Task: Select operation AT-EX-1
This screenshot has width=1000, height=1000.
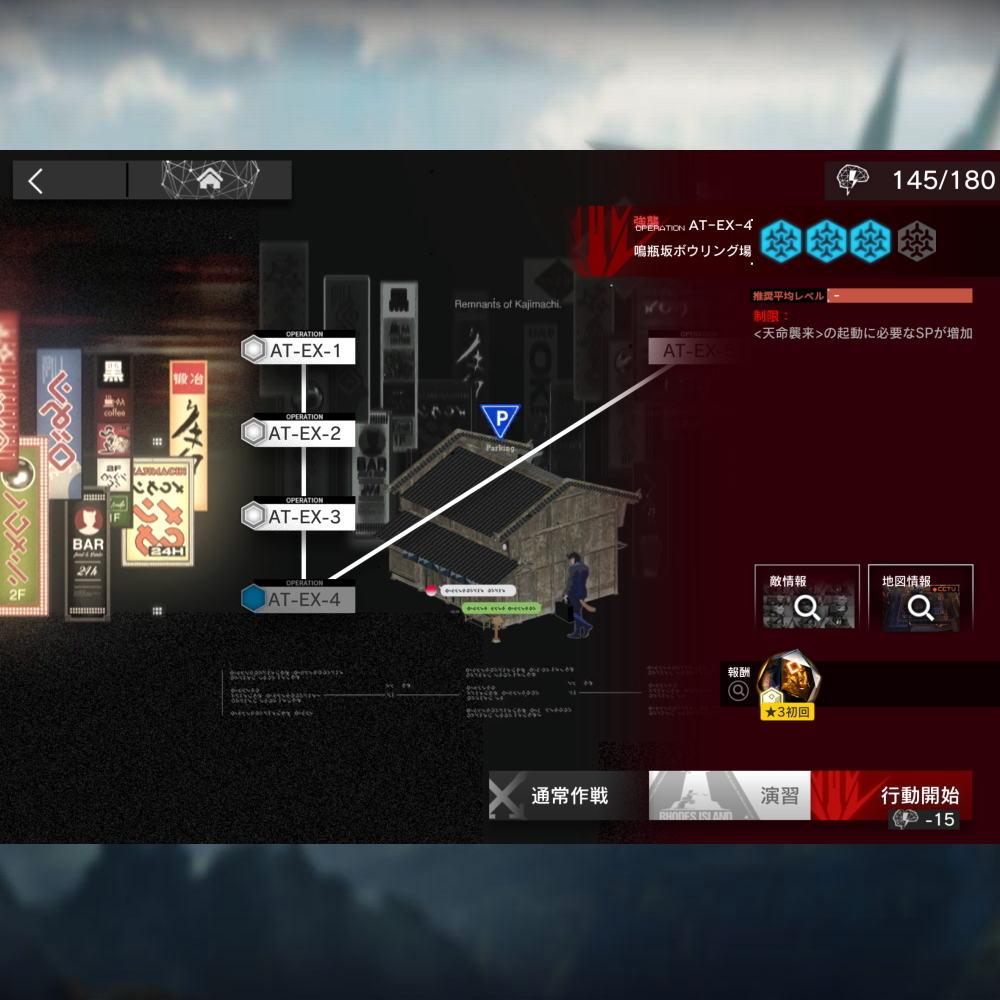Action: click(299, 351)
